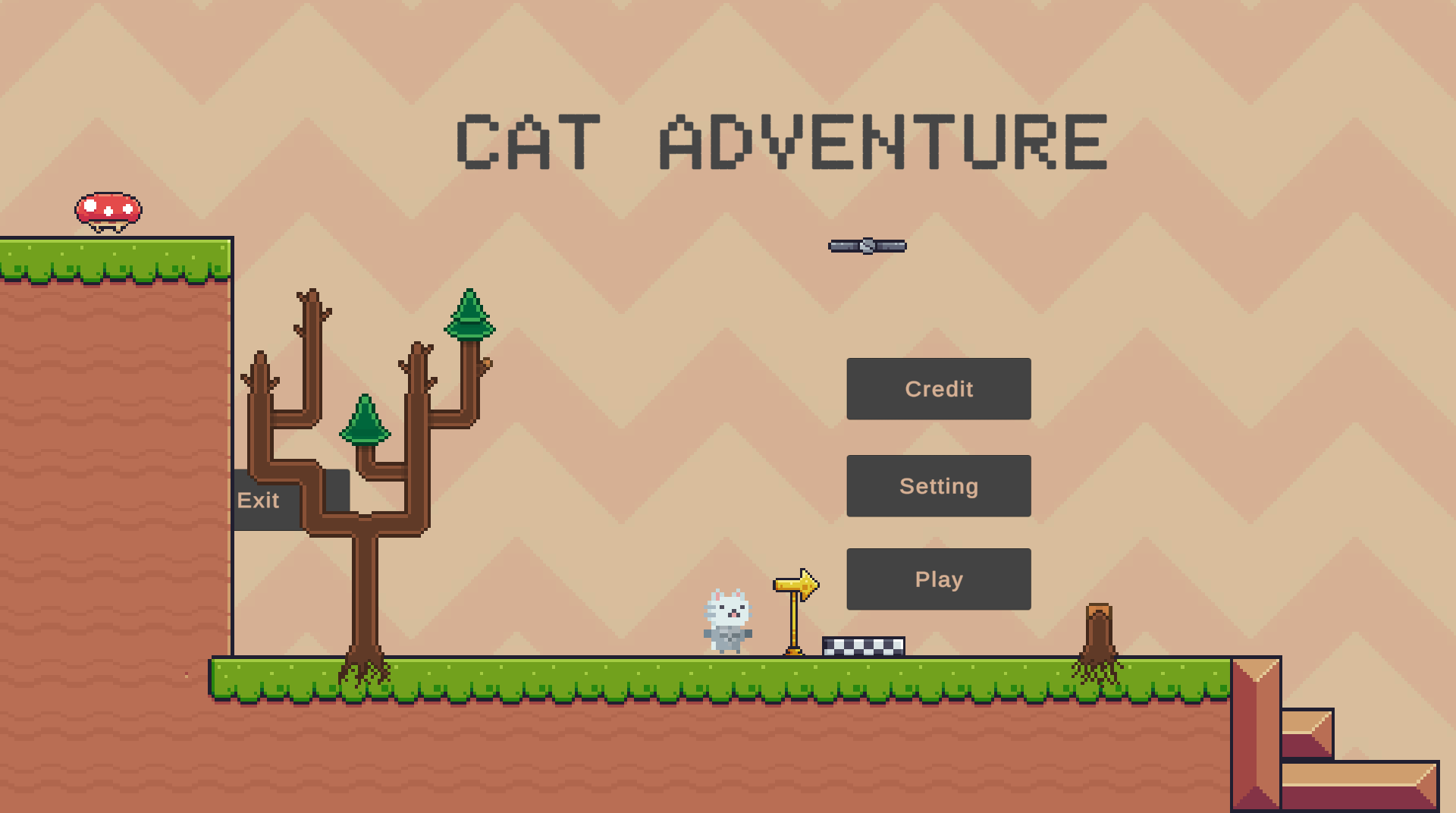Image resolution: width=1456 pixels, height=813 pixels.
Task: Click the CAT ADVENTURE title text
Action: [x=781, y=140]
